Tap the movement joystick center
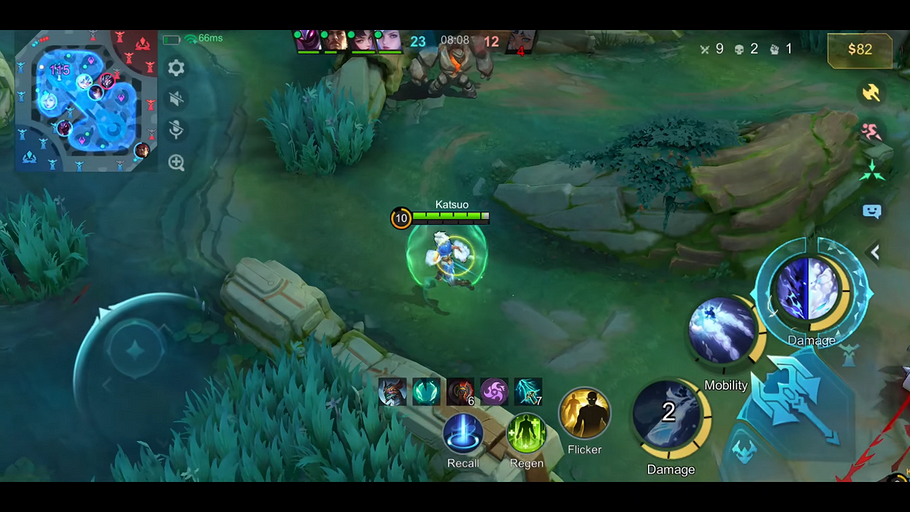The width and height of the screenshot is (910, 512). (134, 352)
